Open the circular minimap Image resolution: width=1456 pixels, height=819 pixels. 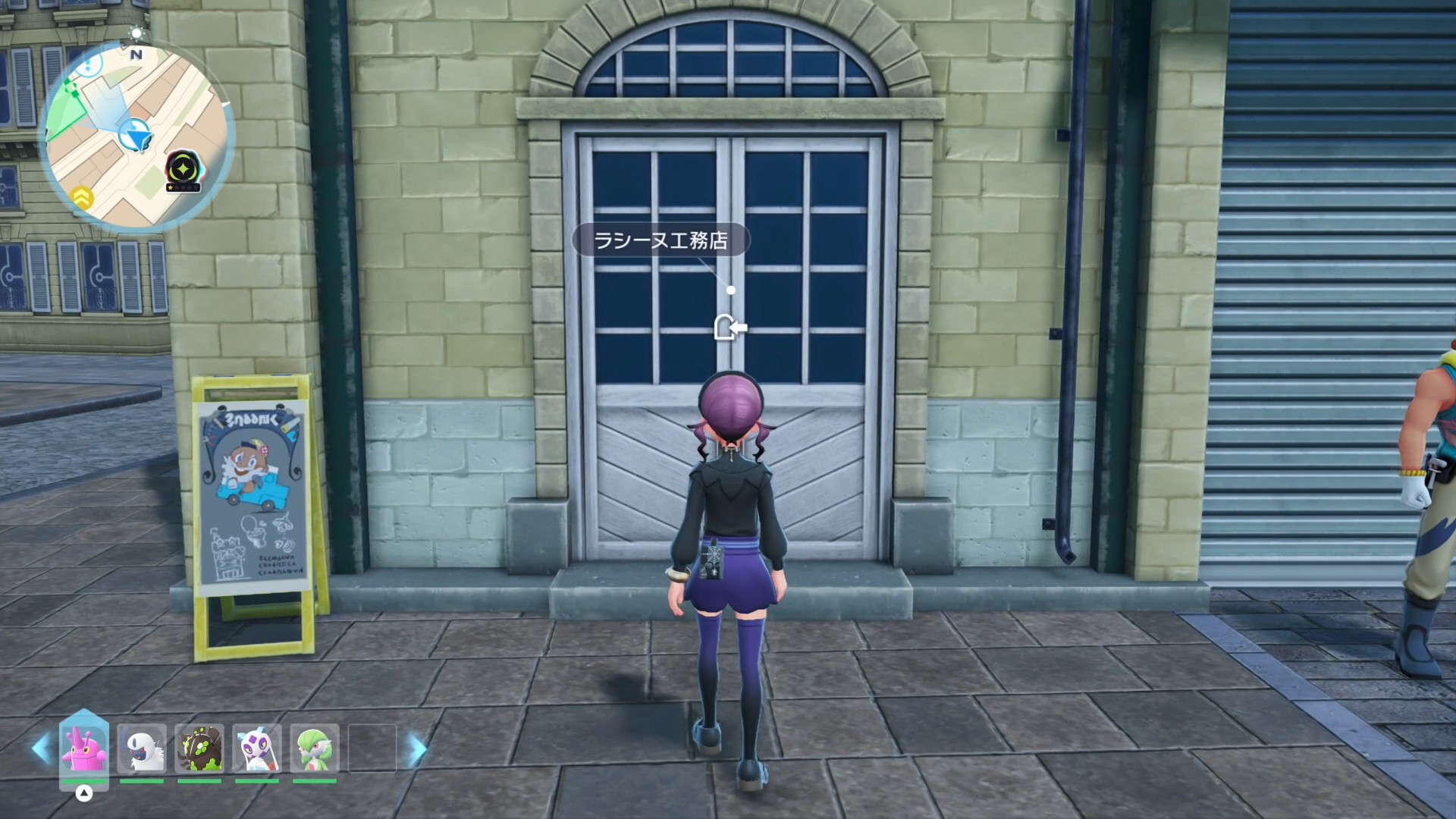pyautogui.click(x=136, y=136)
